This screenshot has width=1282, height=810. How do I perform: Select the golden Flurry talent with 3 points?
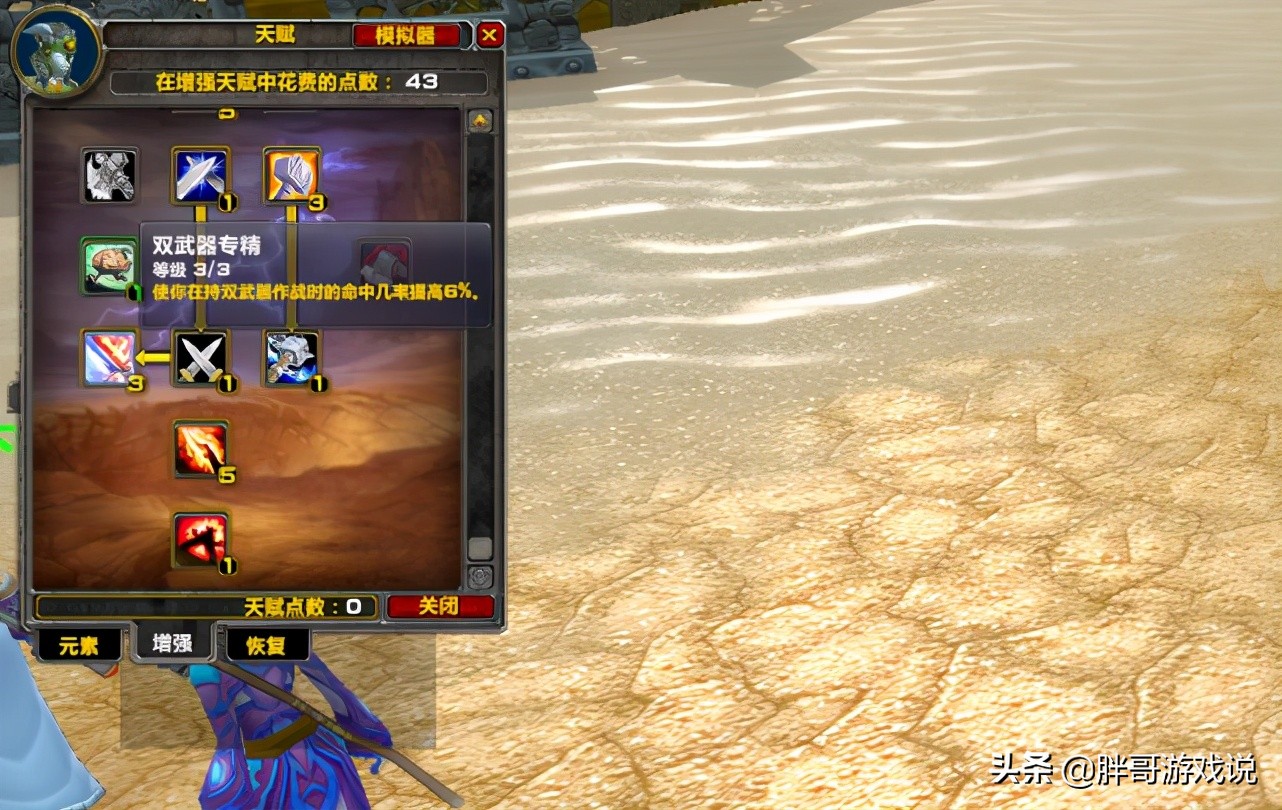coord(289,175)
